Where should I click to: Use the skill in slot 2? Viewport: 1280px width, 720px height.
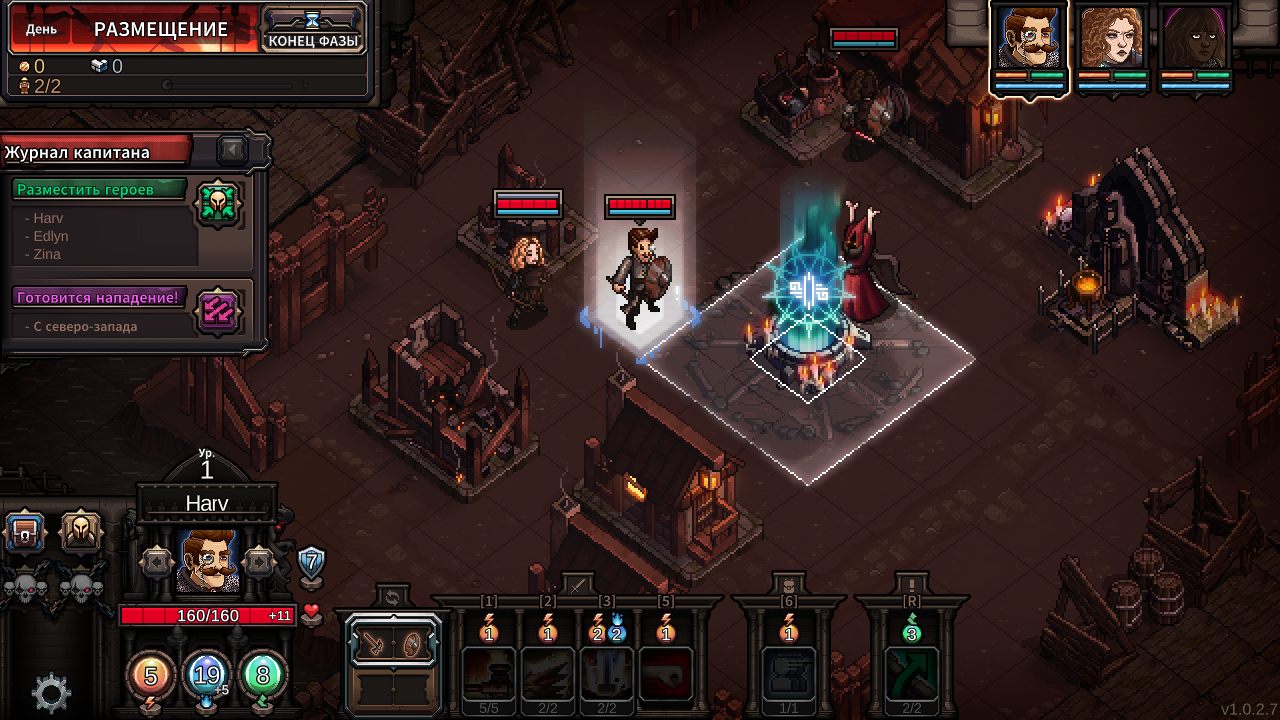point(547,672)
